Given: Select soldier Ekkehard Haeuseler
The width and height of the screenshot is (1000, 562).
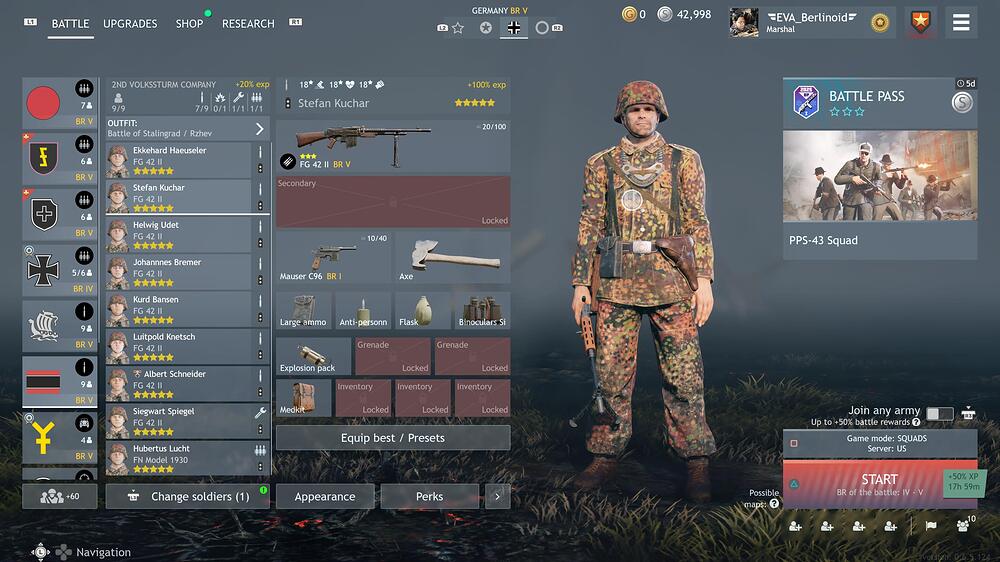Looking at the screenshot, I should [178, 160].
